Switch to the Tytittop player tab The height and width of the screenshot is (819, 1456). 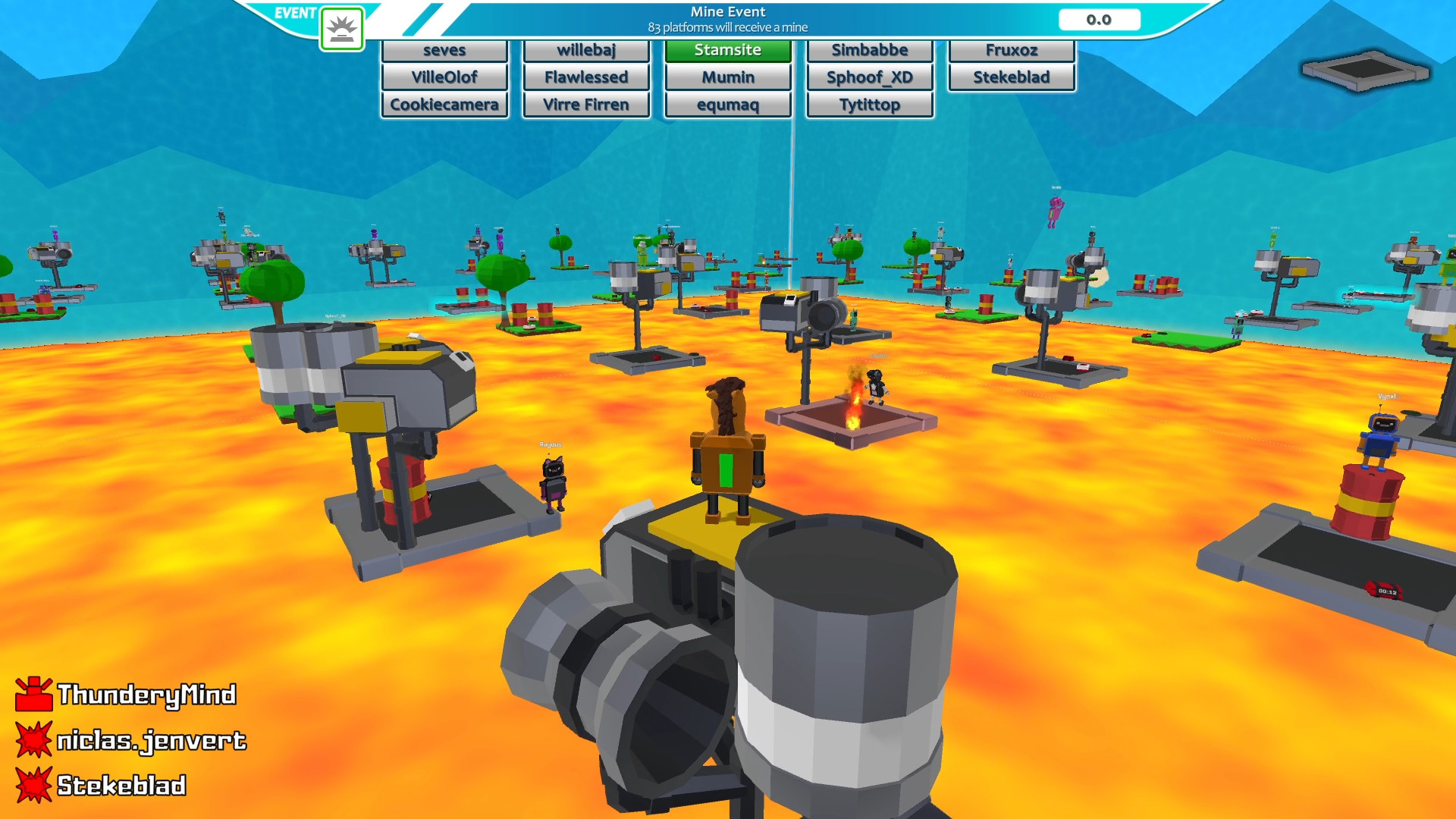coord(869,105)
